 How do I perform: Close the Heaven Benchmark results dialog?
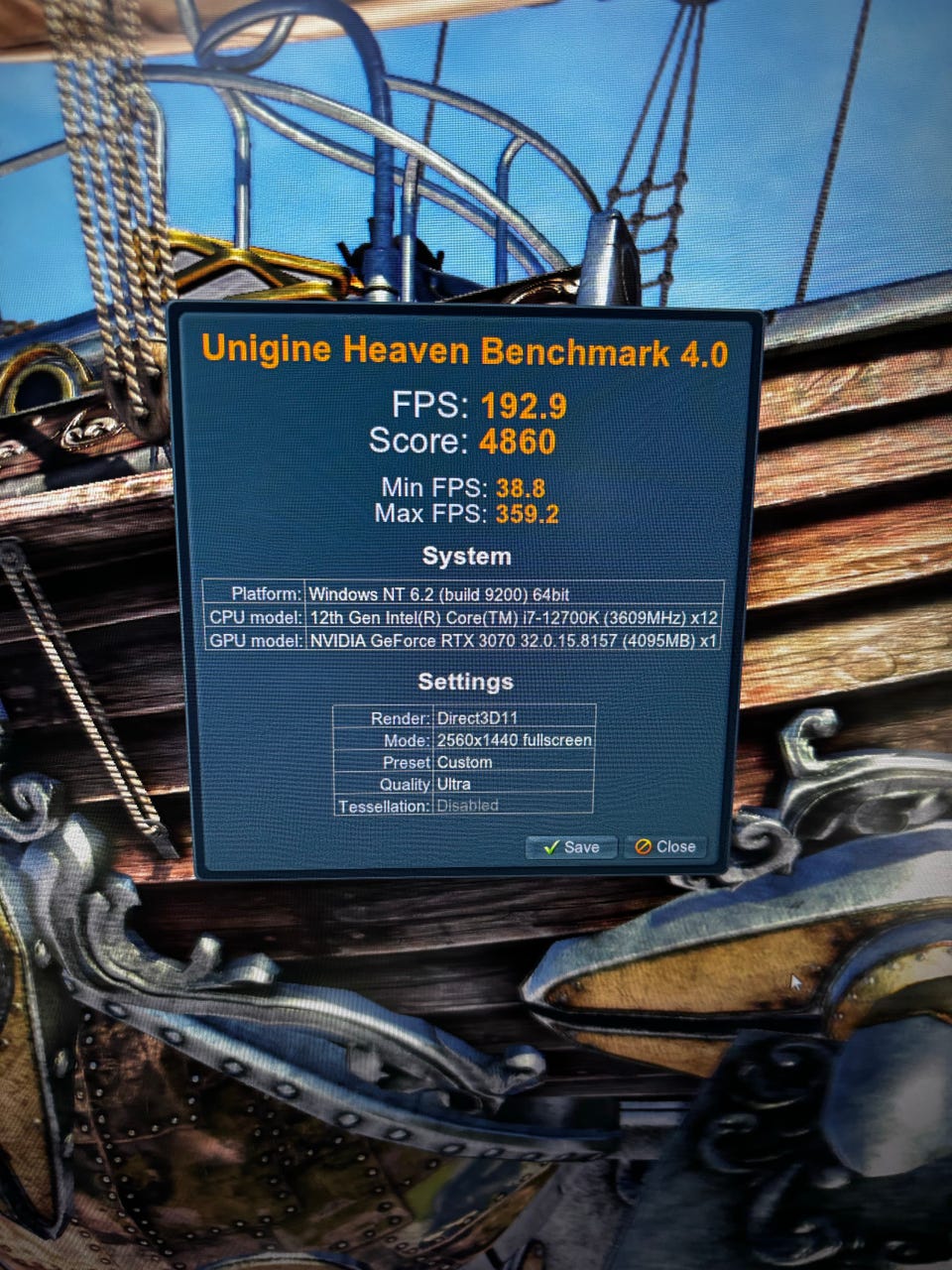pyautogui.click(x=665, y=846)
